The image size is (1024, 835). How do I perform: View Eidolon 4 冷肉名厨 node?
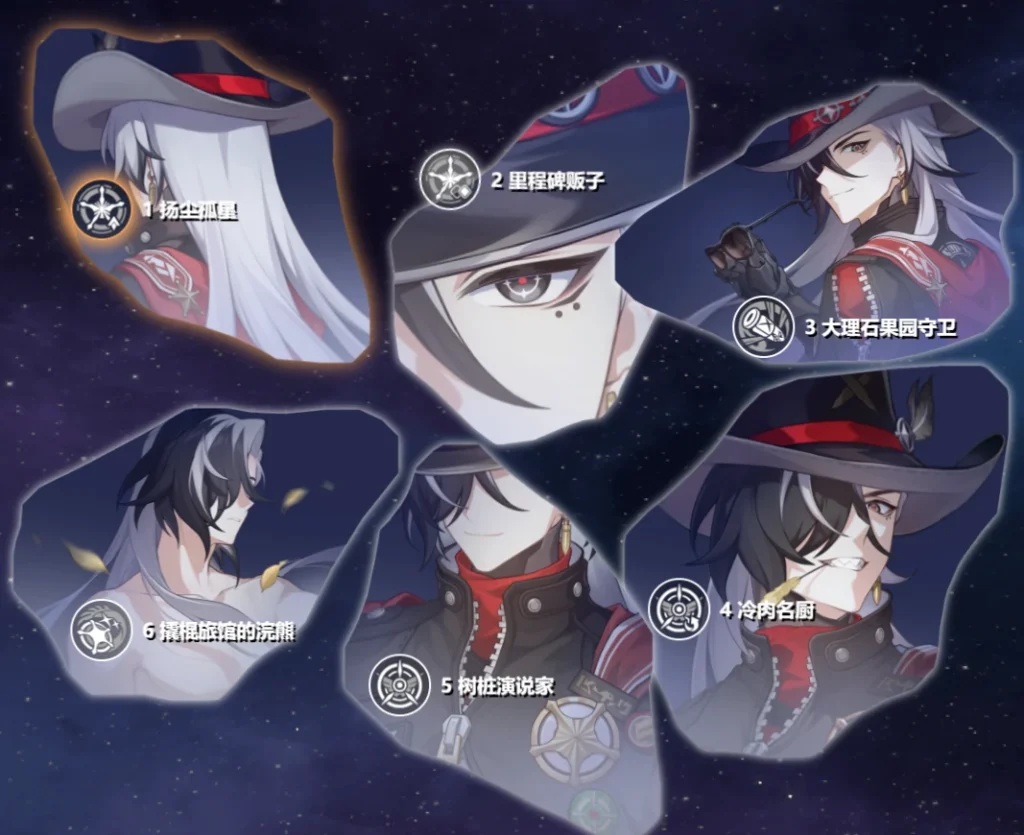click(679, 609)
